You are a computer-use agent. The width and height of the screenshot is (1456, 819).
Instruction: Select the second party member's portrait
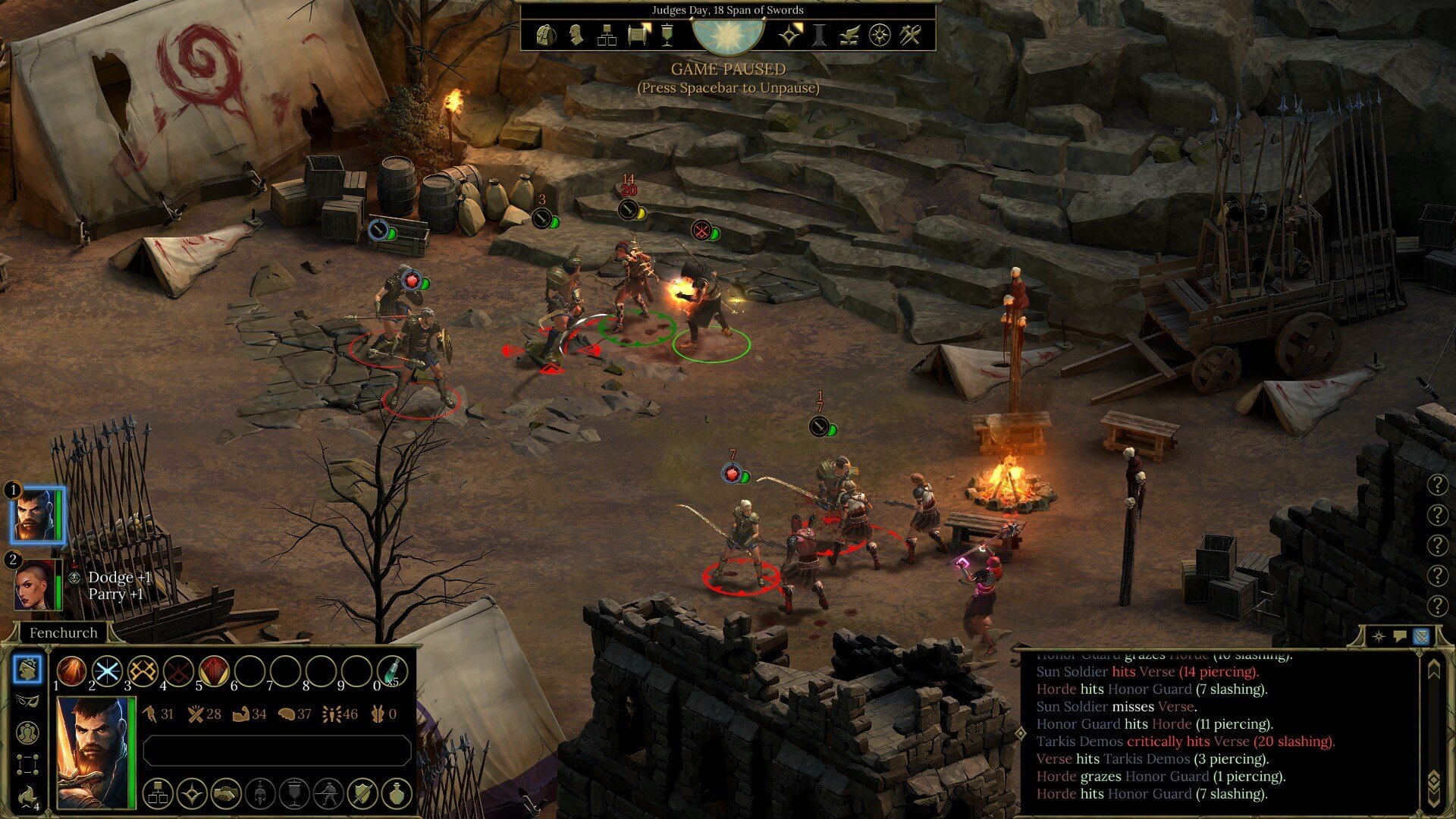click(x=36, y=585)
